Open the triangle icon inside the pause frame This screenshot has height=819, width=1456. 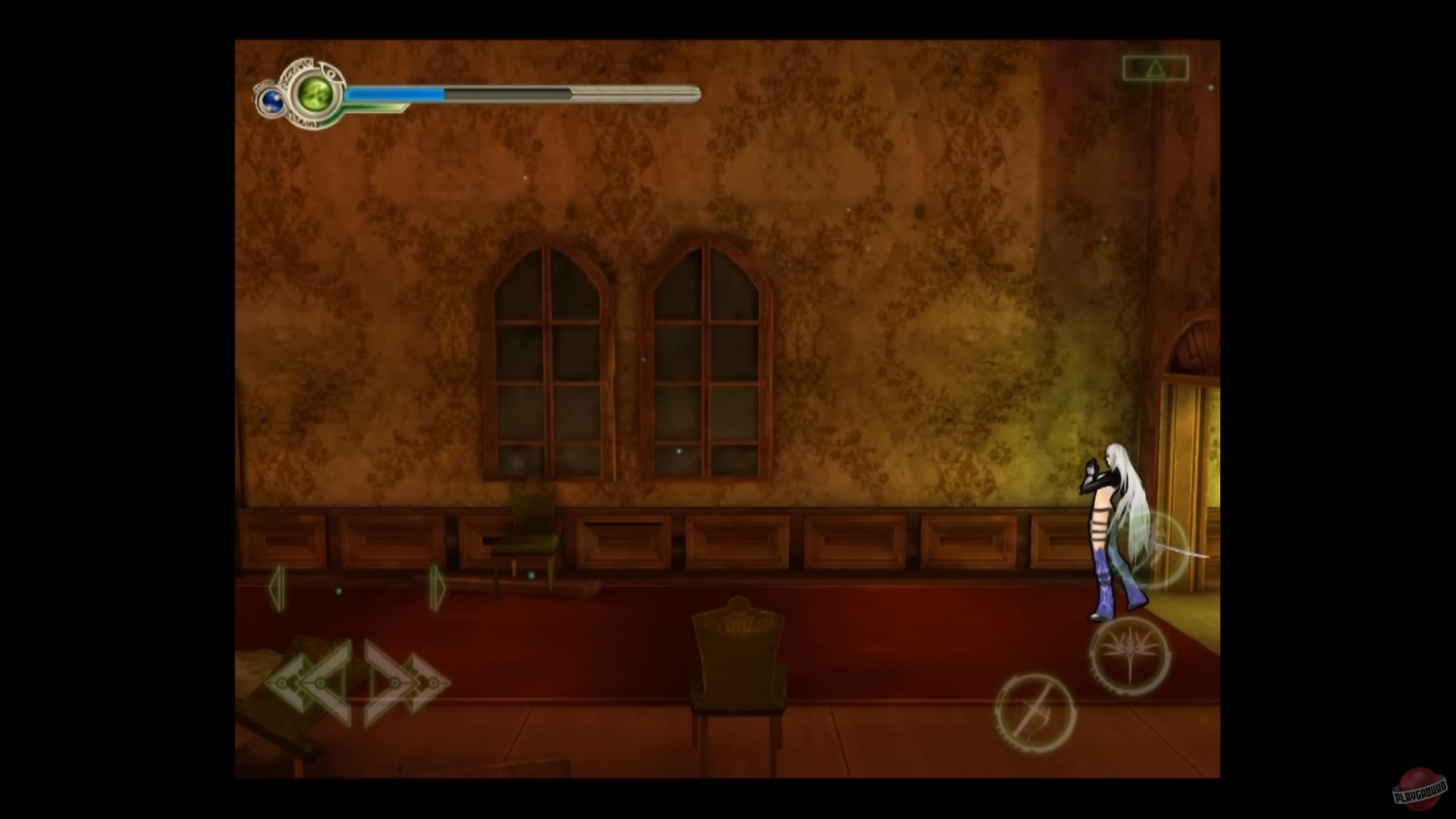pos(1156,68)
